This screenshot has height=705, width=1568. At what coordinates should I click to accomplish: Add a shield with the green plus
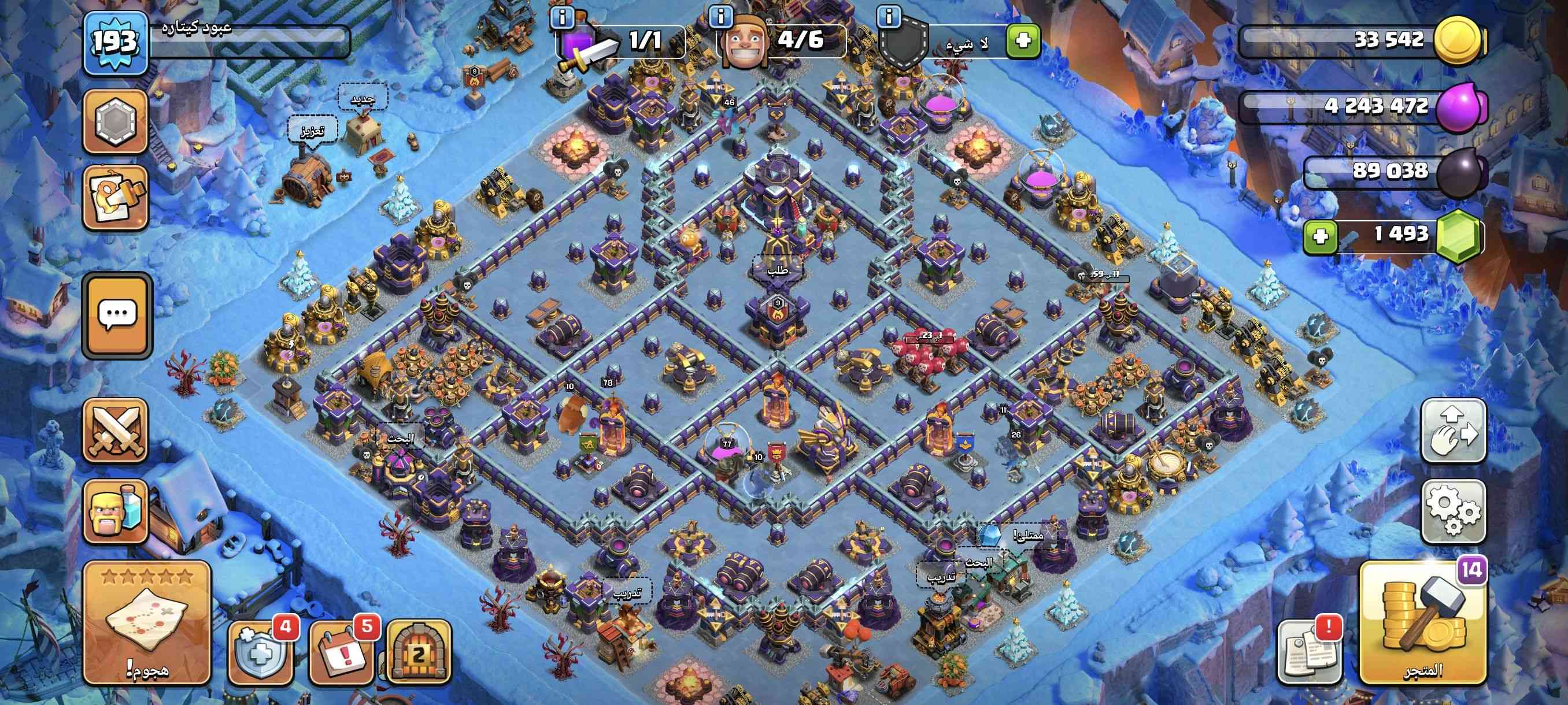[x=1023, y=41]
